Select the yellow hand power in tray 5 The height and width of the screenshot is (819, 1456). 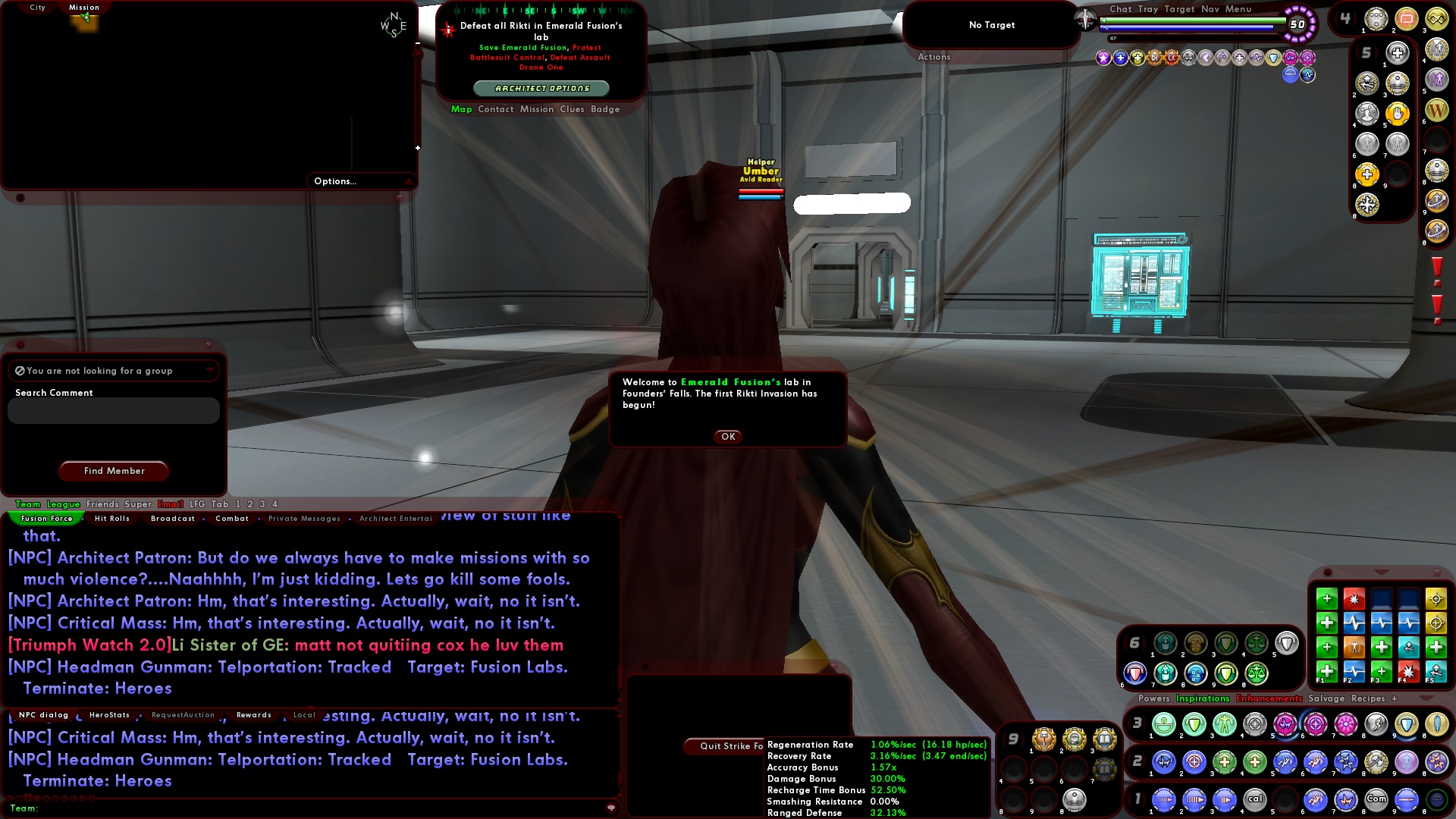click(1398, 113)
